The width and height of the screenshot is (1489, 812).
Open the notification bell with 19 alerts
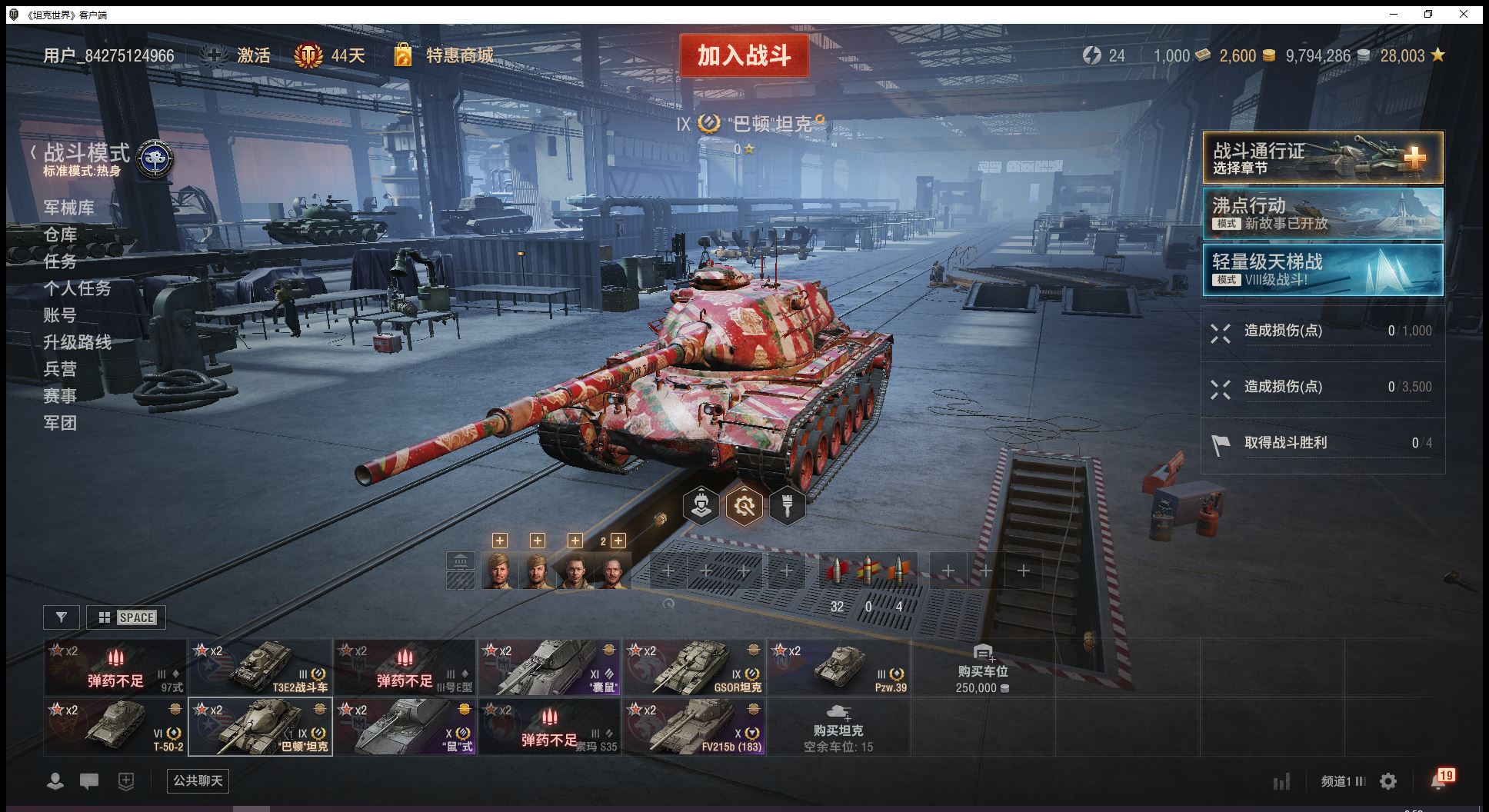click(x=1439, y=780)
